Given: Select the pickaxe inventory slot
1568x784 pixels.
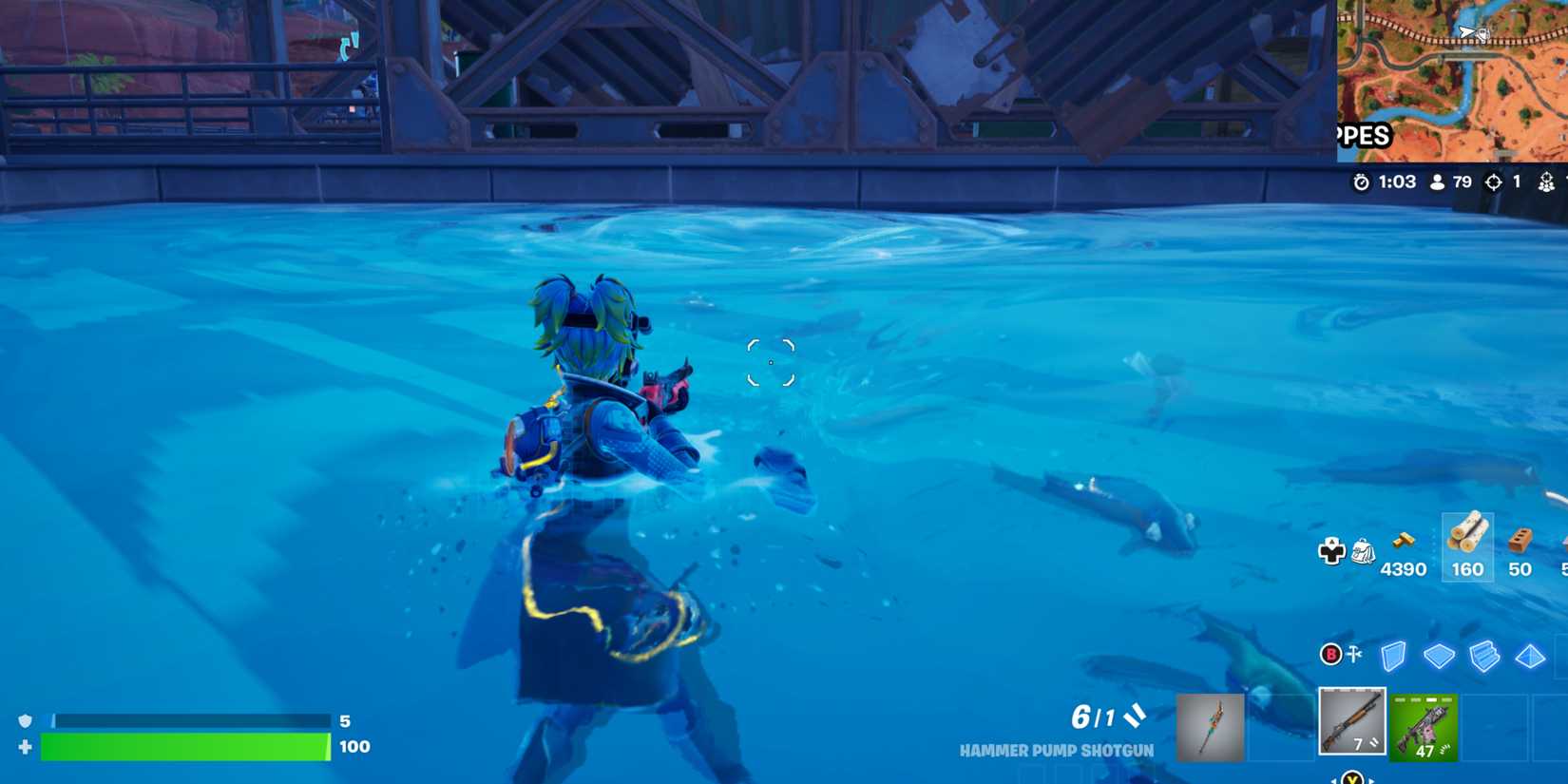Looking at the screenshot, I should (1211, 727).
